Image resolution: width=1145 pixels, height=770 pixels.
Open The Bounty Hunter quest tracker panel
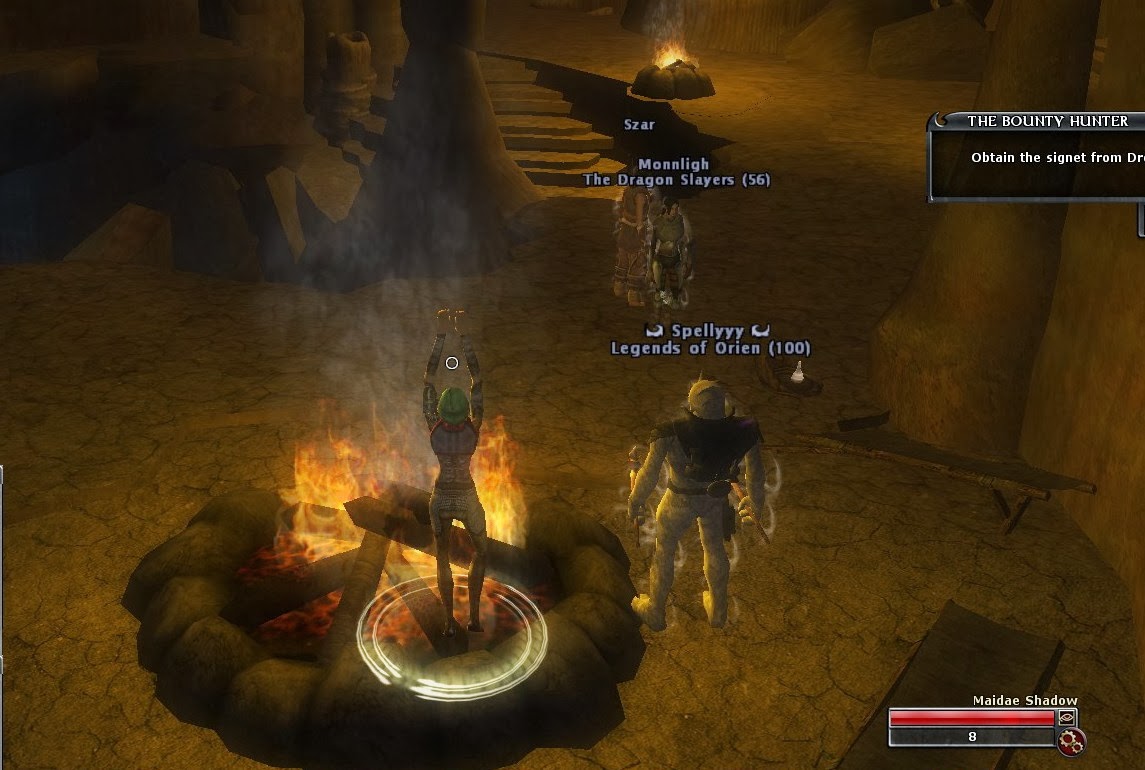click(1047, 121)
